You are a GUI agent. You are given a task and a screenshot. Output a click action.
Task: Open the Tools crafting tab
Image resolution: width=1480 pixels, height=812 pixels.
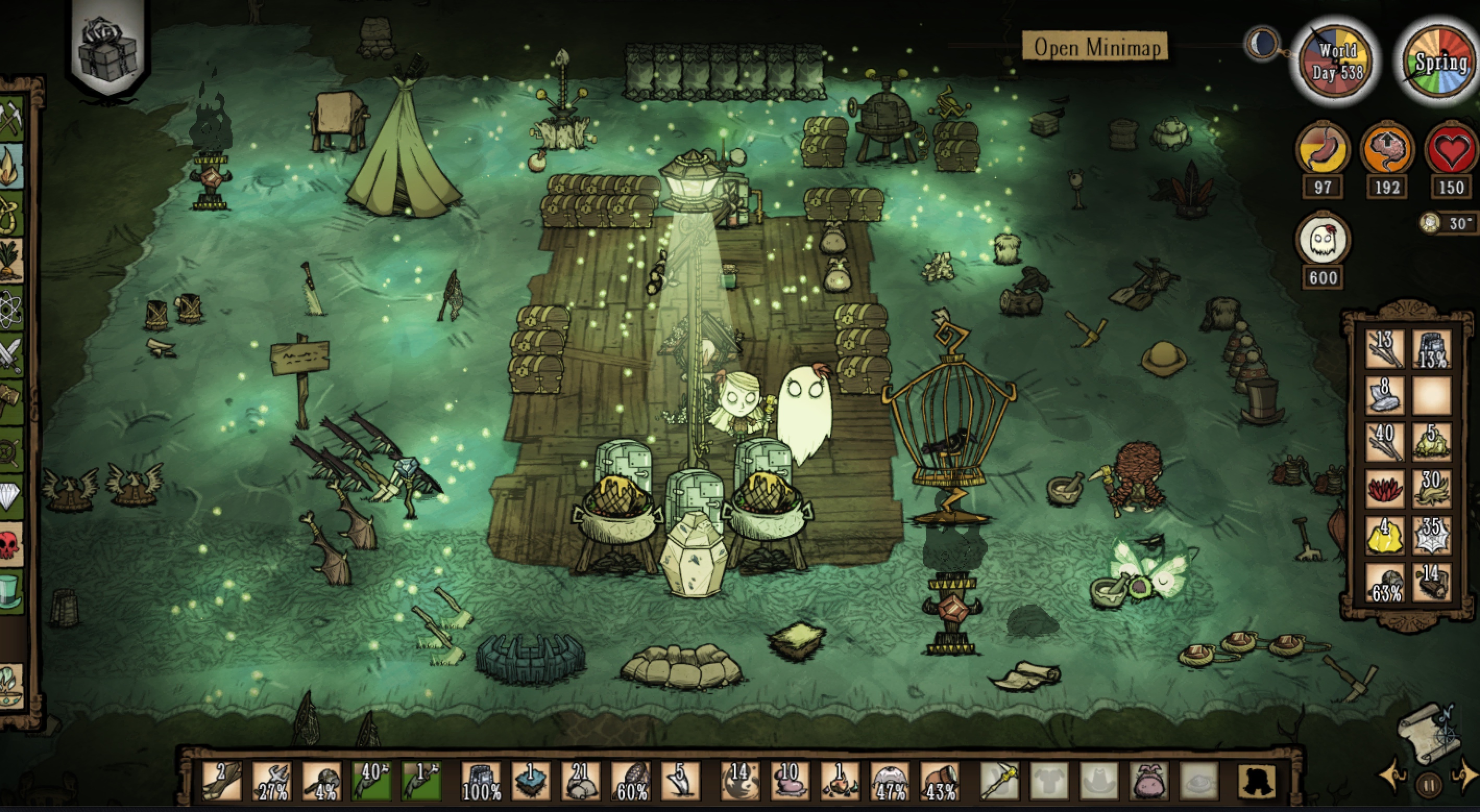click(x=10, y=119)
